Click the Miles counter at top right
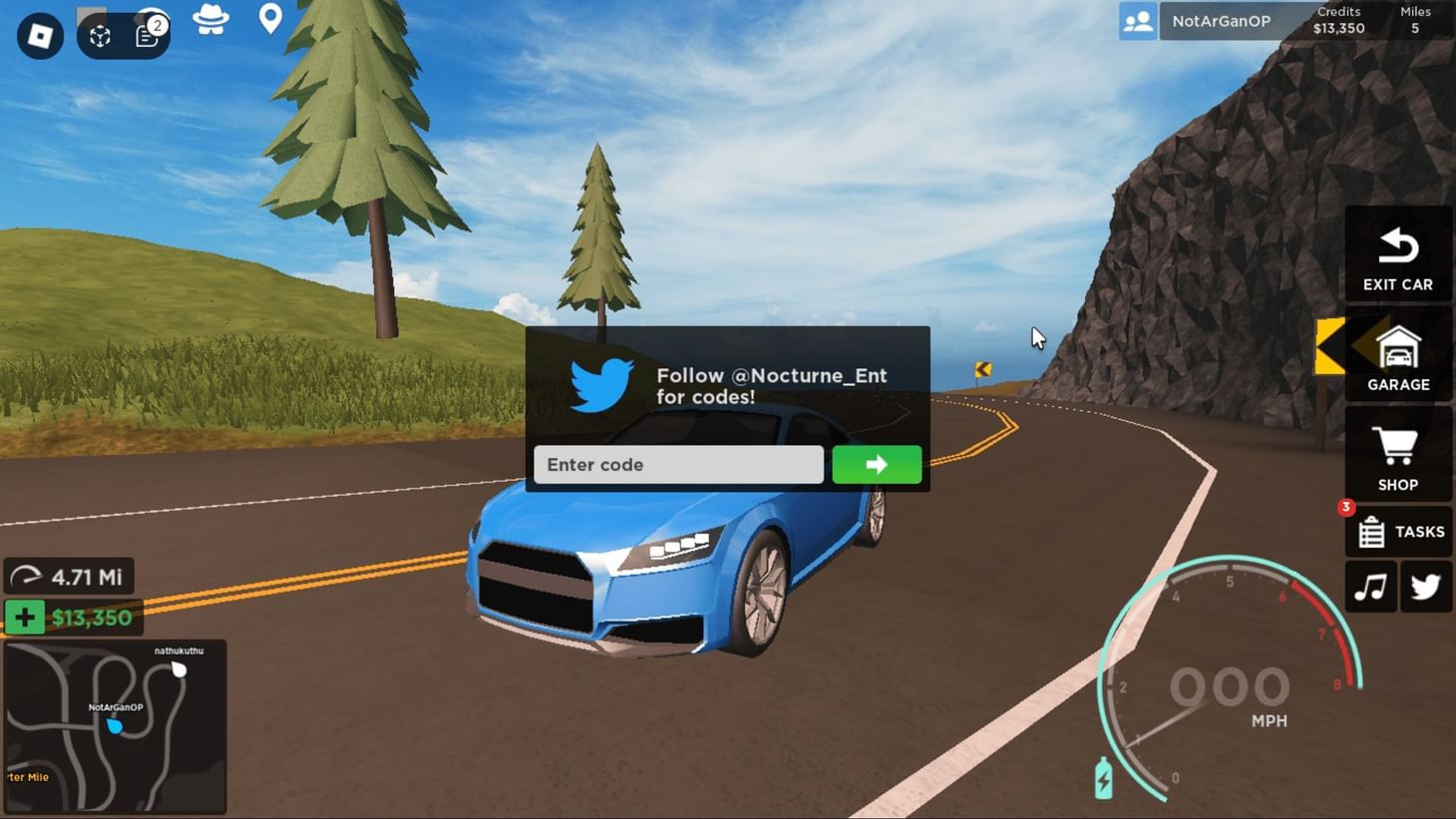 point(1413,20)
